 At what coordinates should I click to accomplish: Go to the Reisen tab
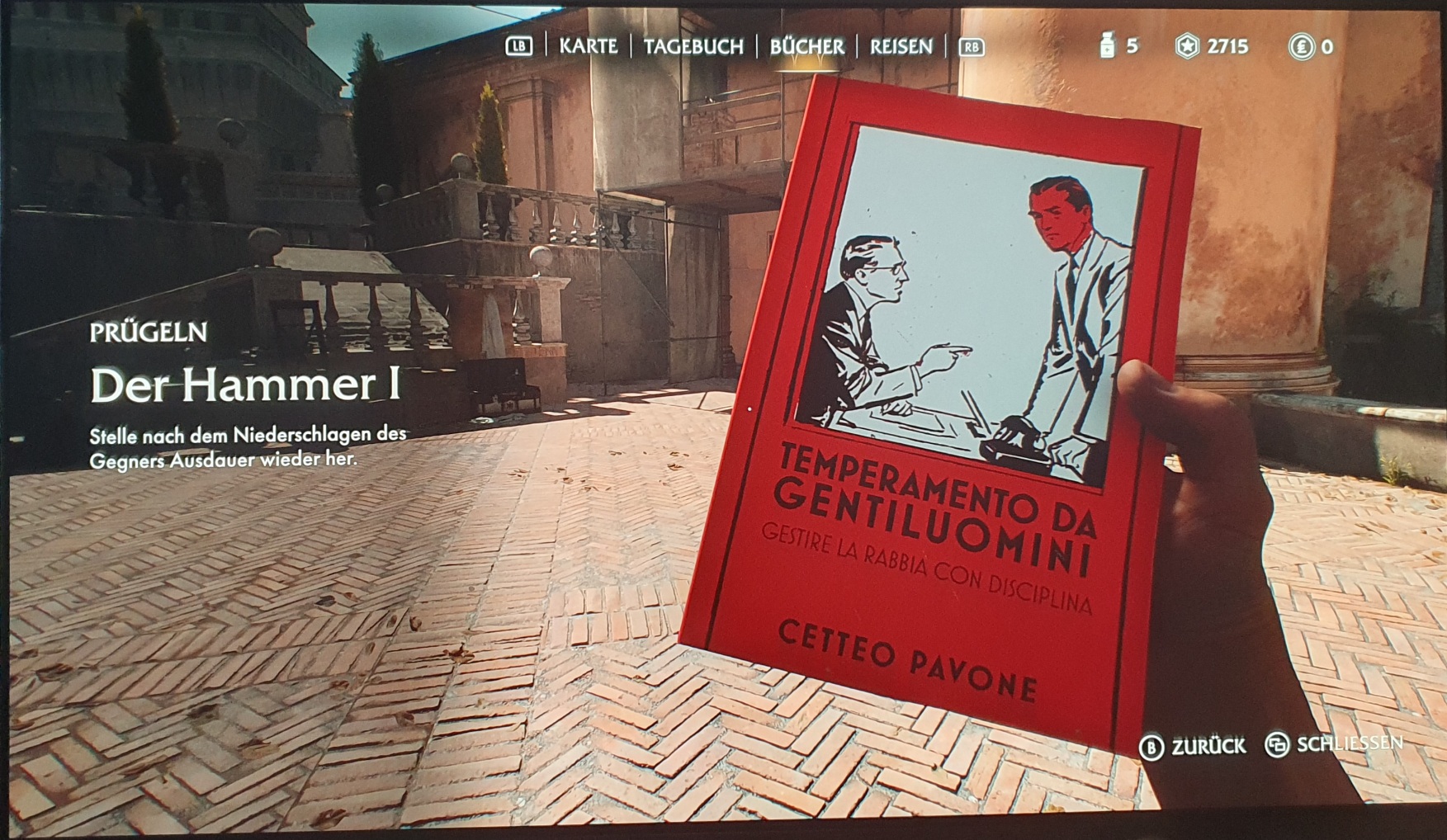tap(901, 47)
